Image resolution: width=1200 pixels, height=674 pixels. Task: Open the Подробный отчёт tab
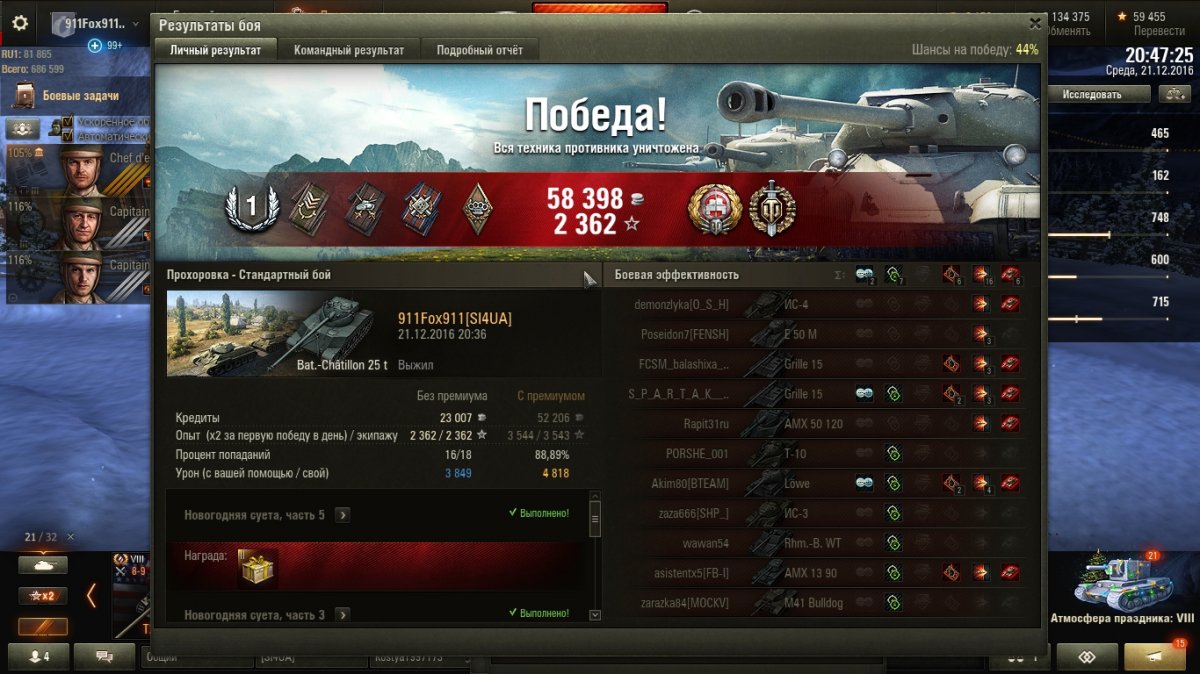tap(479, 50)
